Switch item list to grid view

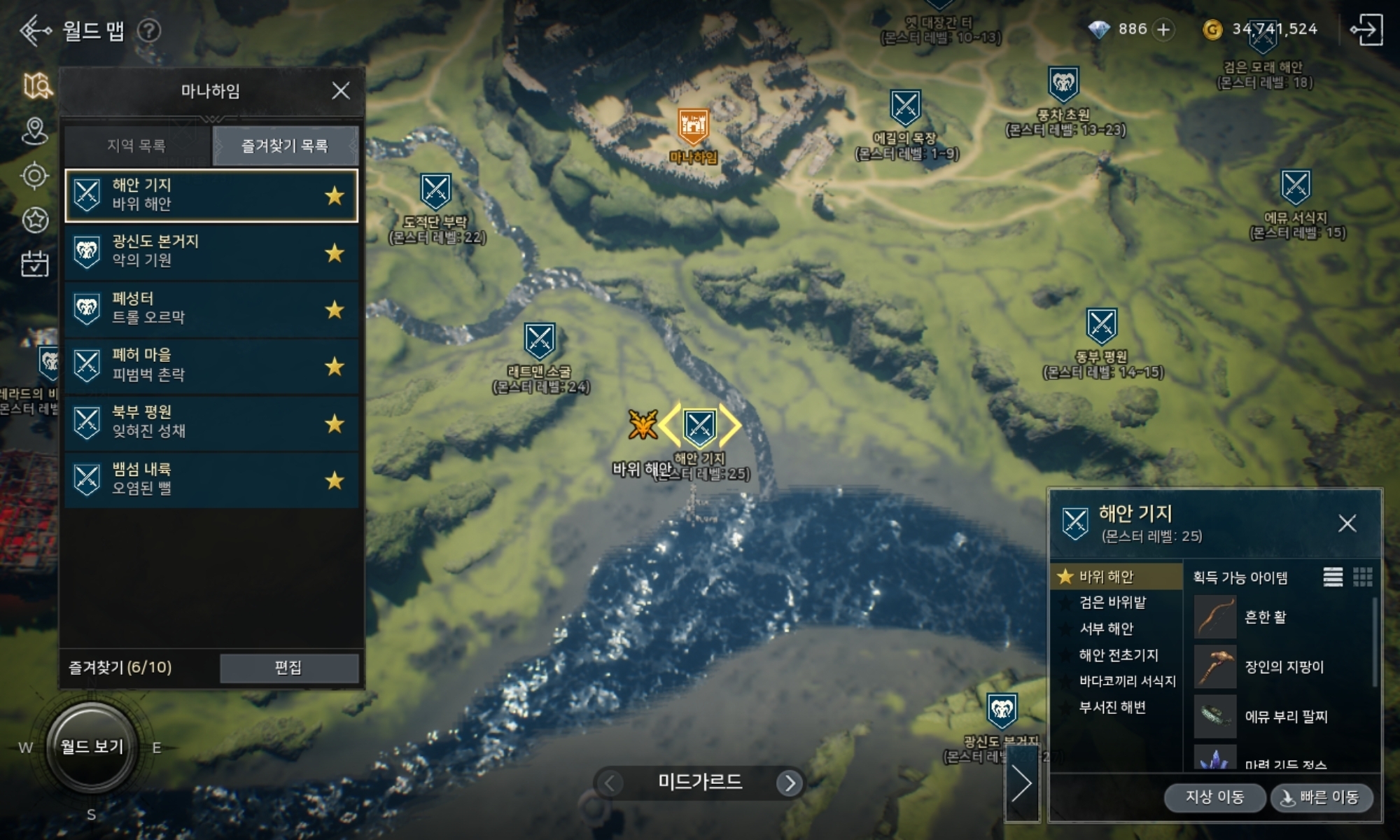1362,577
